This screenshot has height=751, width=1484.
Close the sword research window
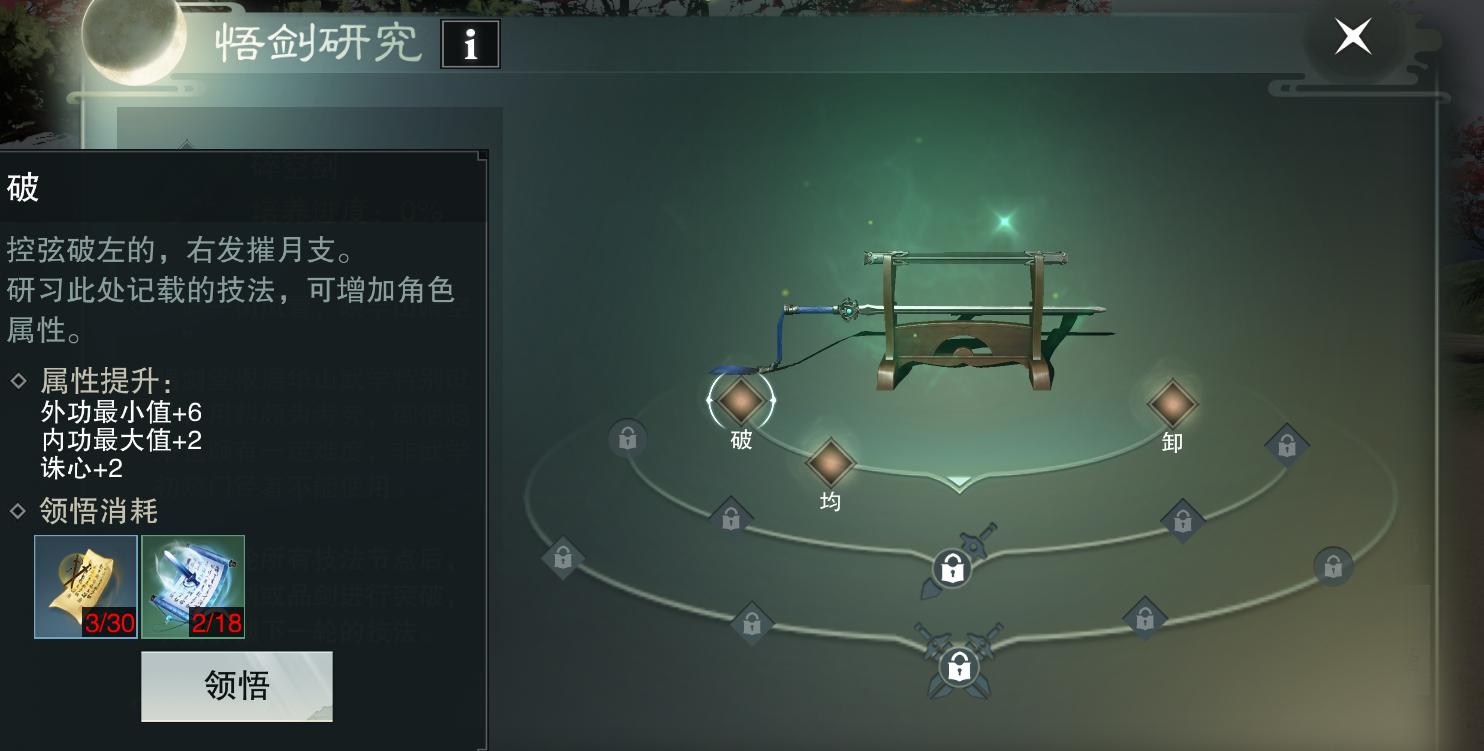point(1352,36)
